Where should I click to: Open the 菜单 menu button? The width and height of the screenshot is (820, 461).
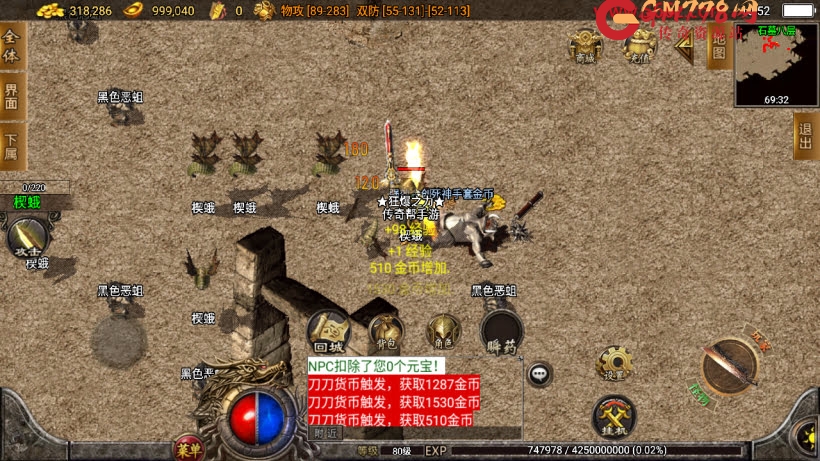pos(187,447)
